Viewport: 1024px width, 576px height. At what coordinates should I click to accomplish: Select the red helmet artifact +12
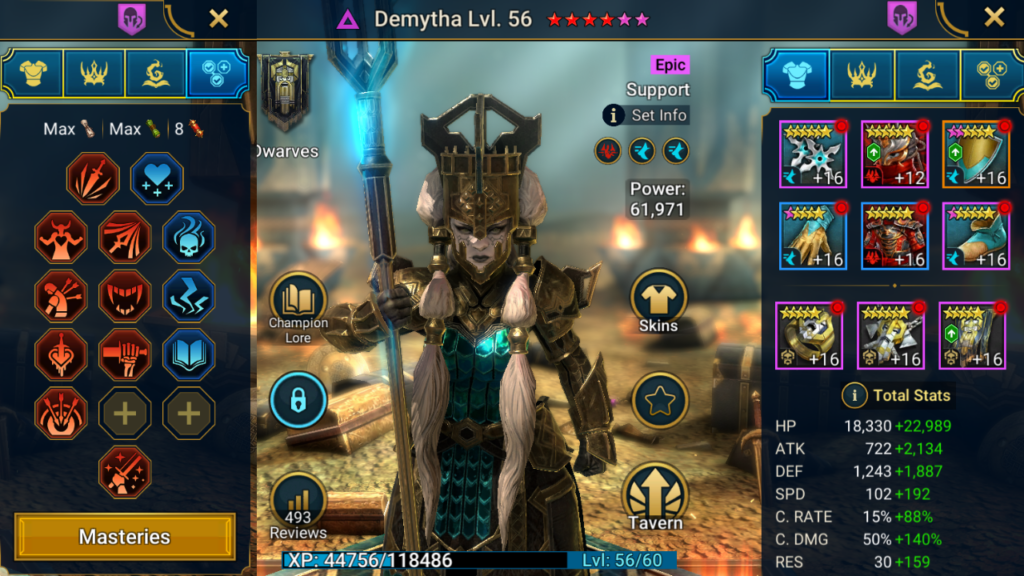(894, 155)
